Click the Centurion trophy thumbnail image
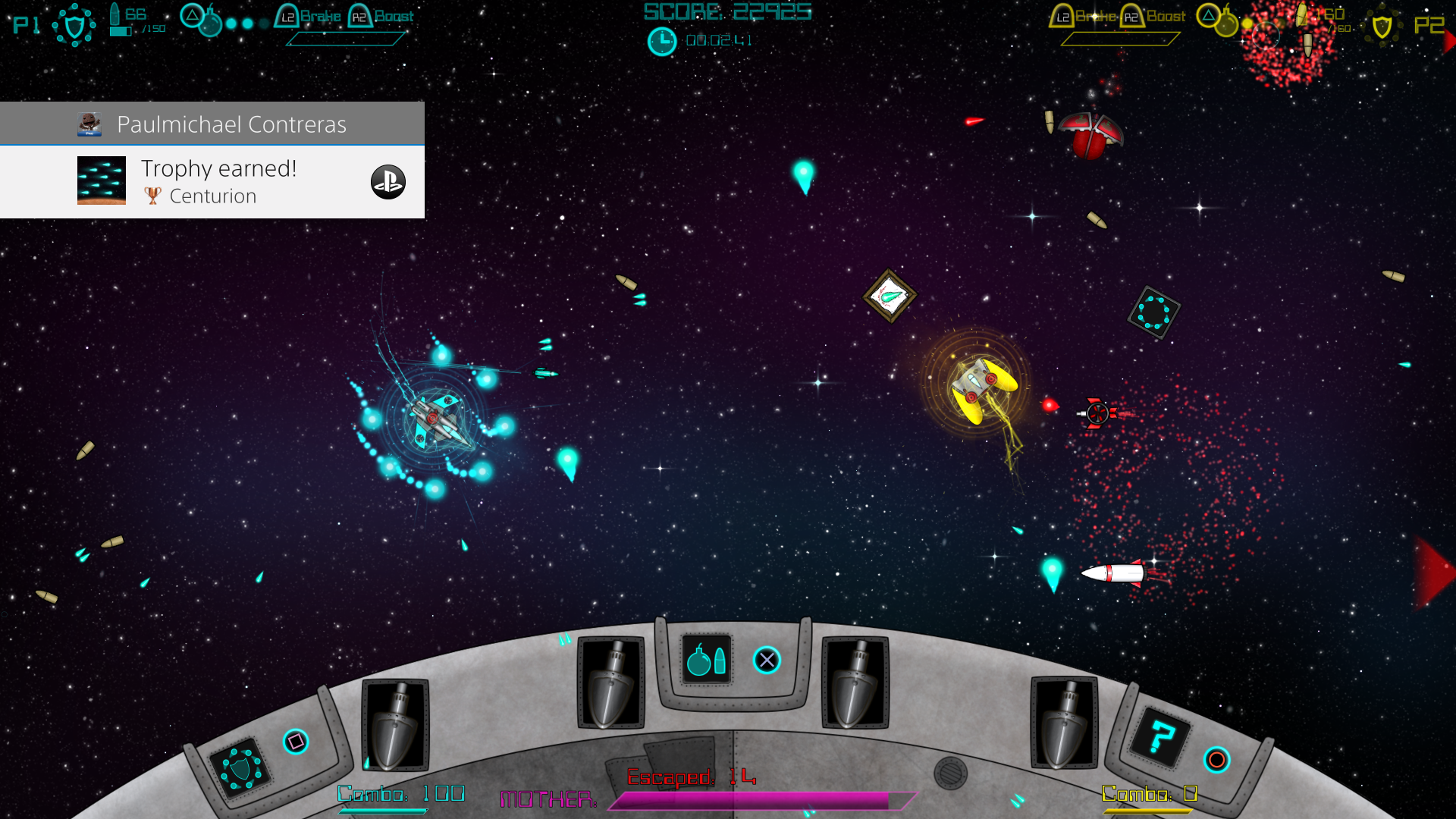 click(102, 180)
